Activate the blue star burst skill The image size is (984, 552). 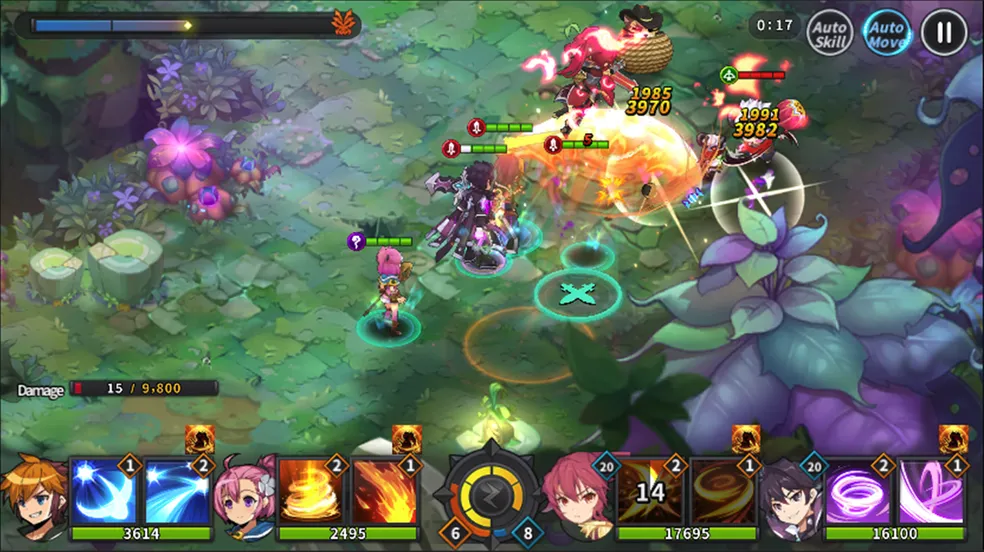[104, 491]
